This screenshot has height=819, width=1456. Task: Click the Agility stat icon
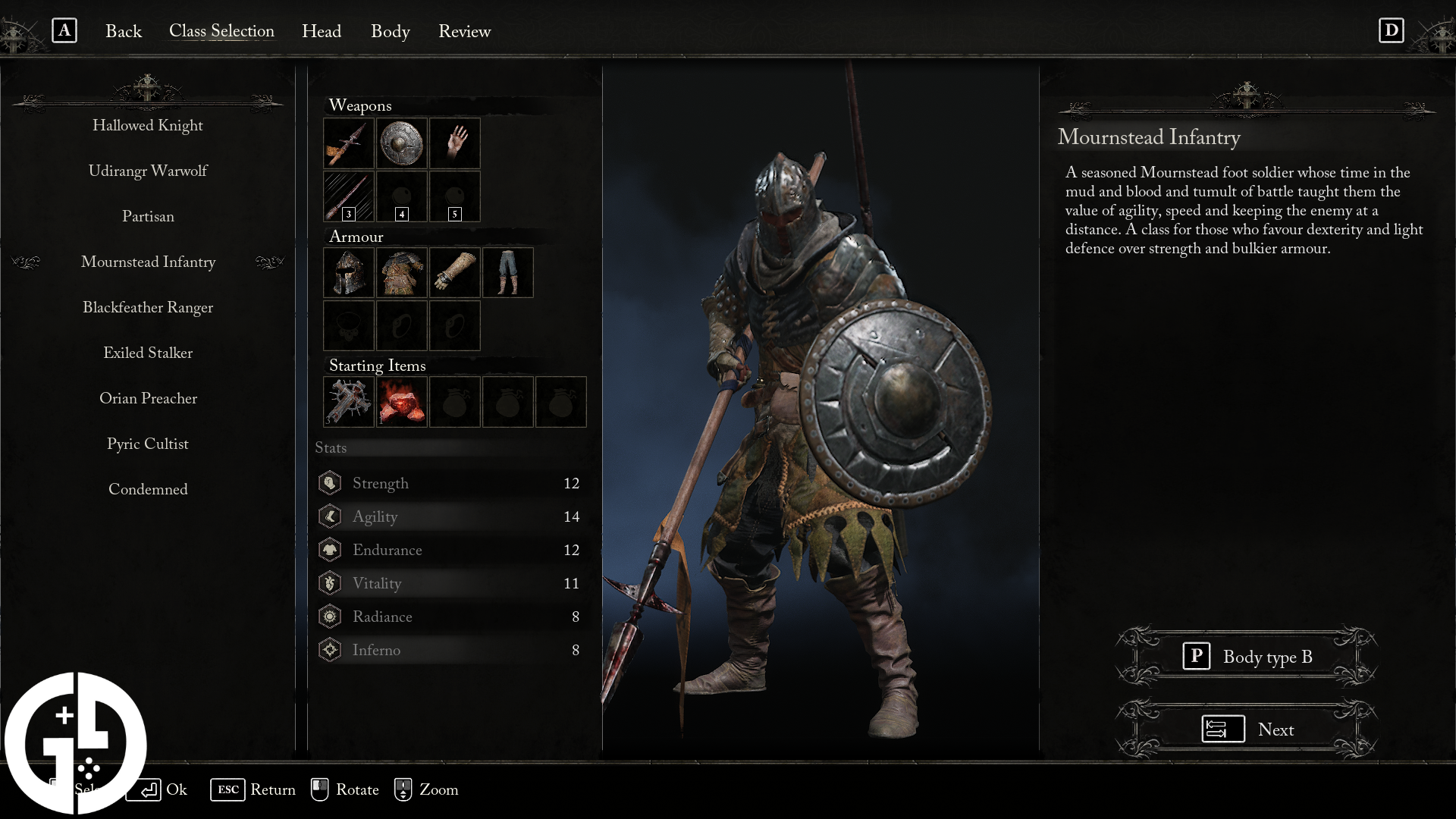330,516
